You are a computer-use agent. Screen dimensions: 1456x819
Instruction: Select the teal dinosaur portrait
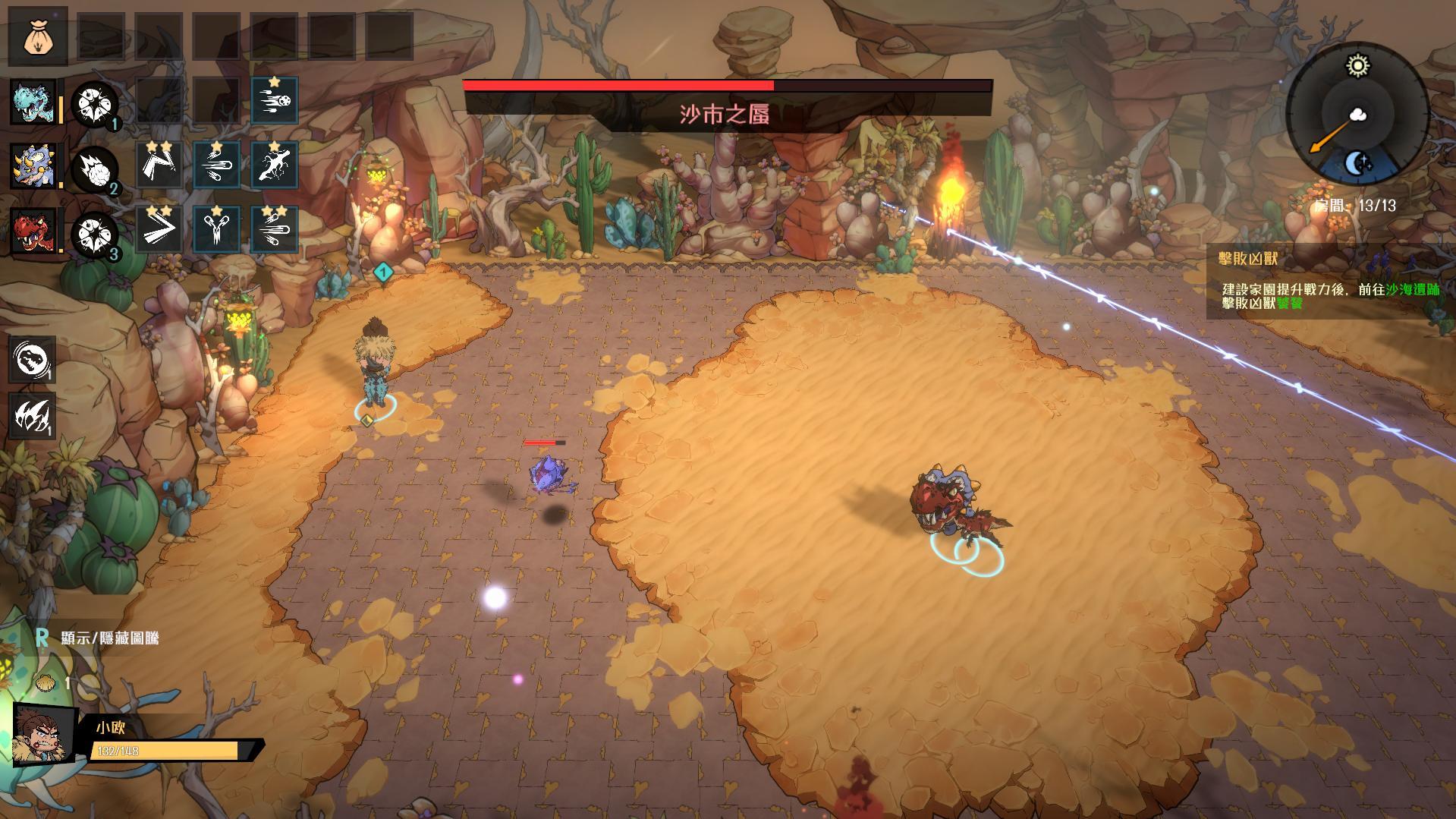pyautogui.click(x=33, y=102)
